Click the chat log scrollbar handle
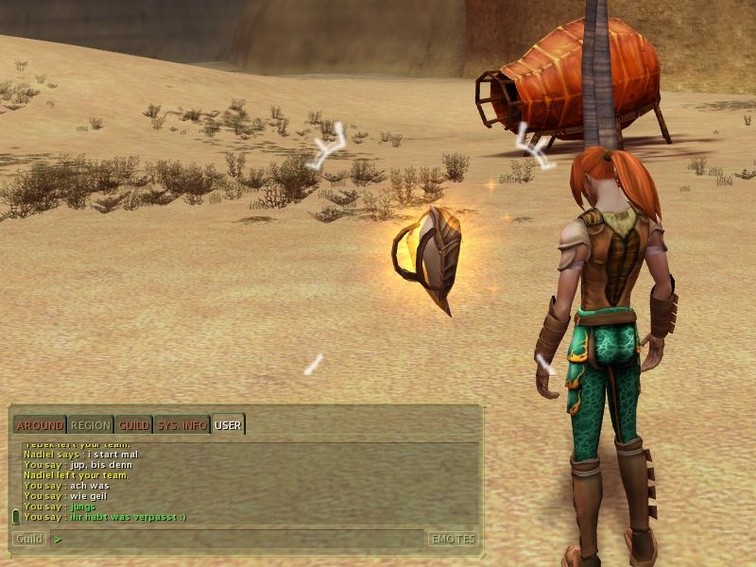 click(16, 516)
